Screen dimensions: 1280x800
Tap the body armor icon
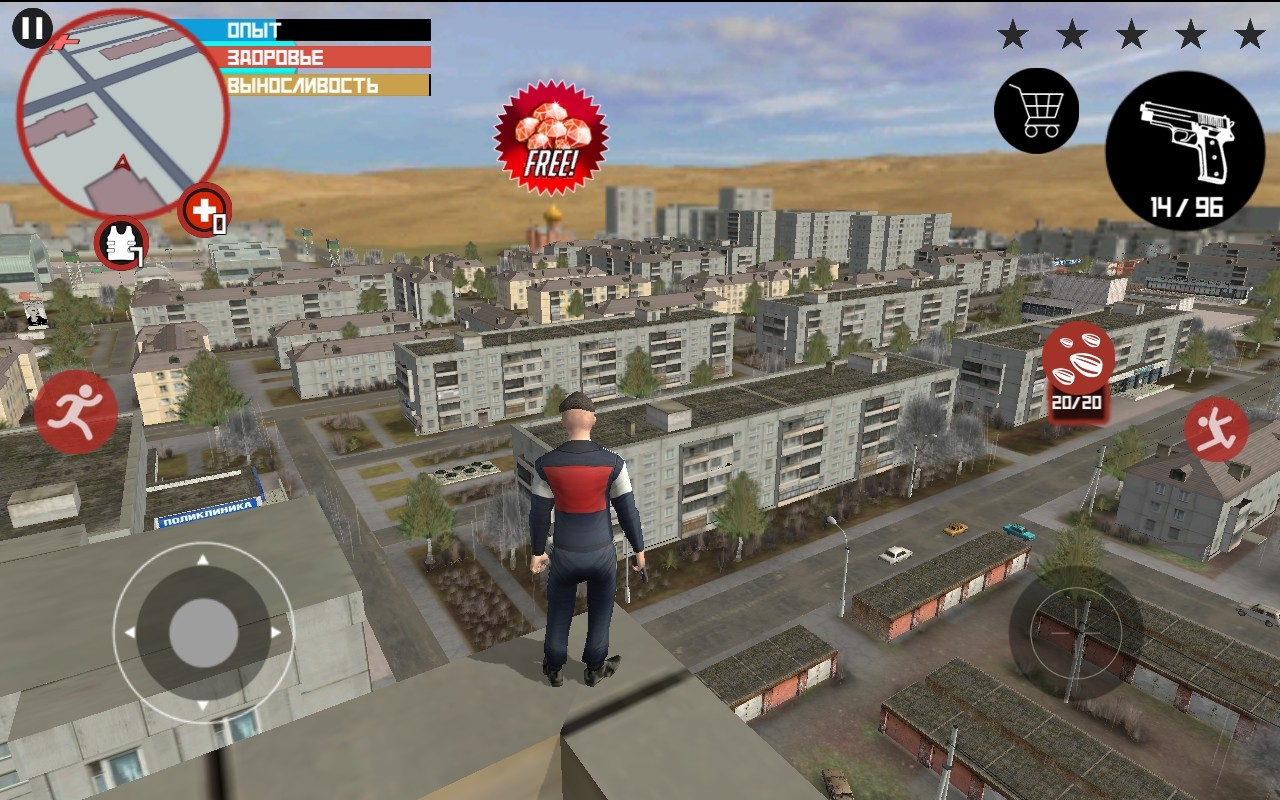click(120, 240)
